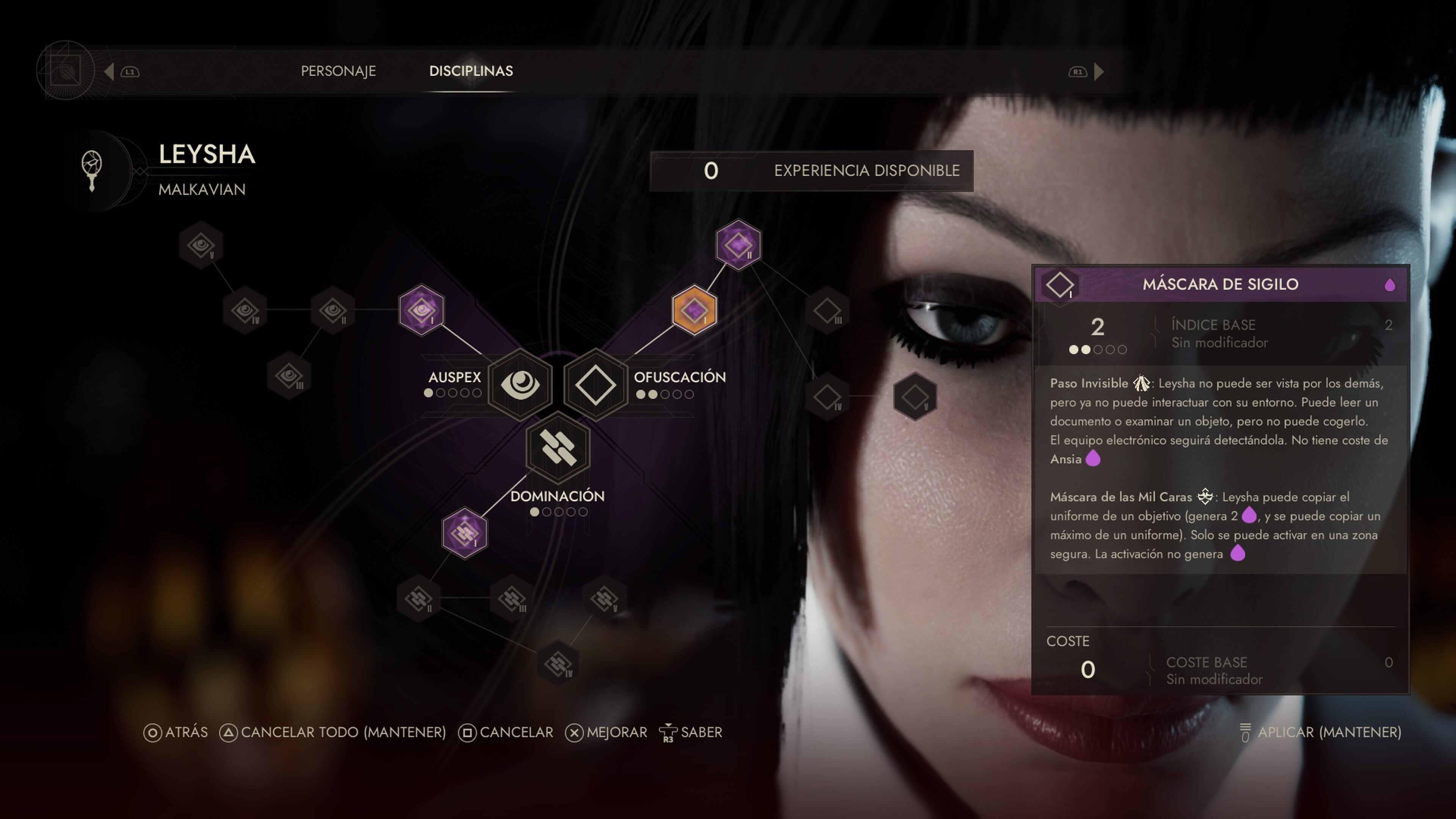This screenshot has height=819, width=1456.
Task: Select the locked Dominación level III node
Action: (x=512, y=598)
